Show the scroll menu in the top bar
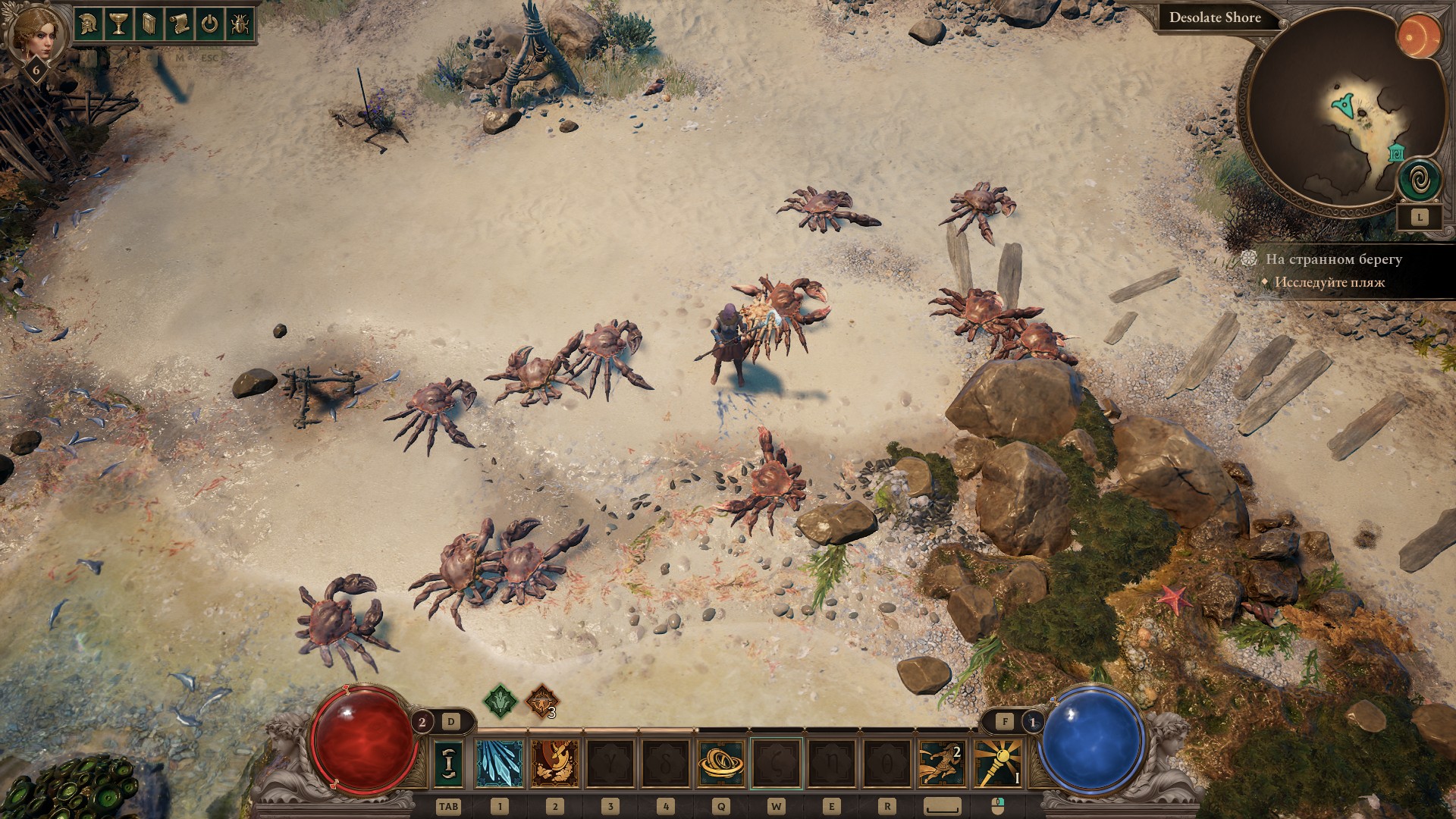Viewport: 1456px width, 819px height. [178, 24]
